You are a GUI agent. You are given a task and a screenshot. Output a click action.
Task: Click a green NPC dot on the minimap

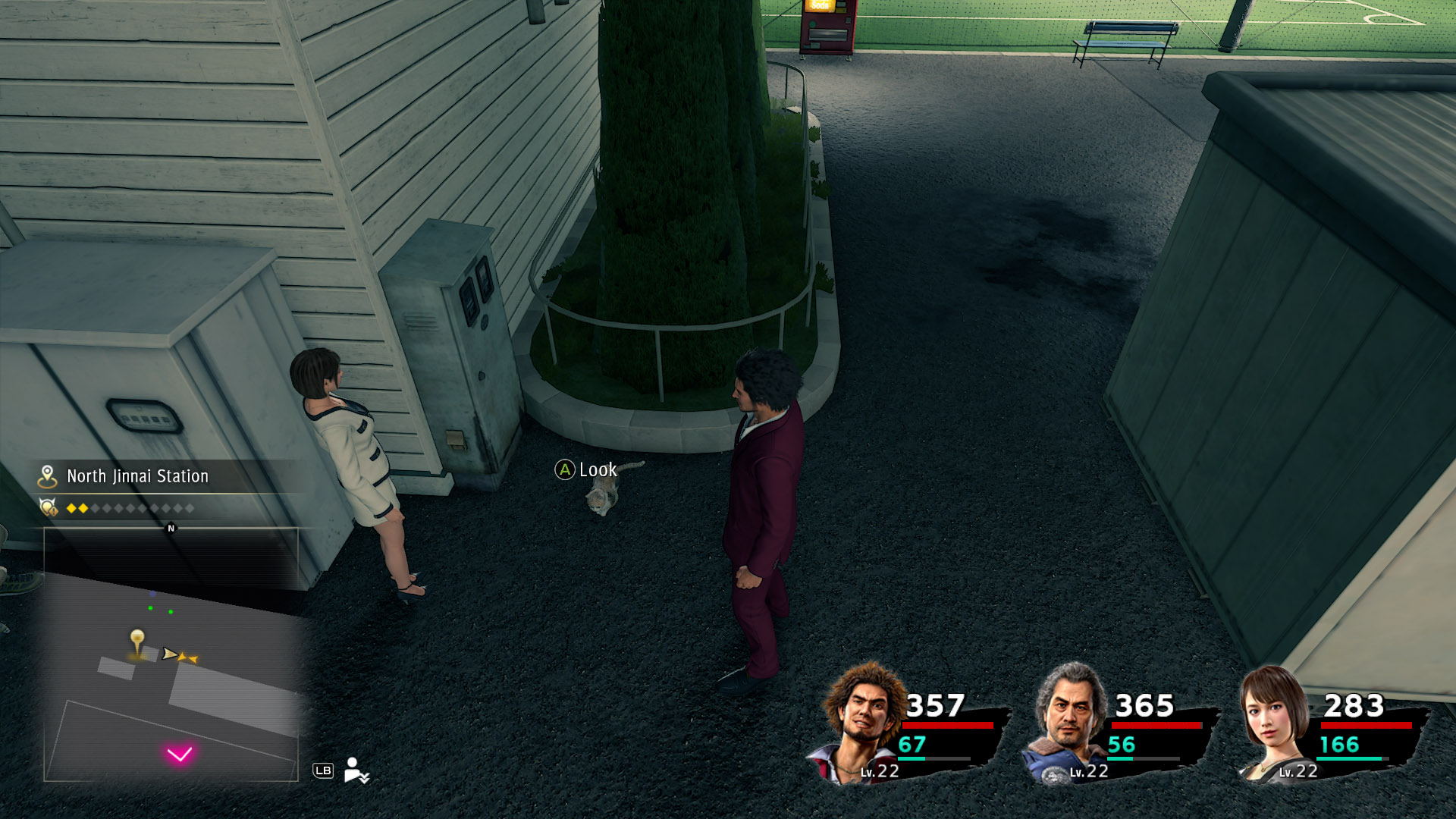[x=150, y=608]
